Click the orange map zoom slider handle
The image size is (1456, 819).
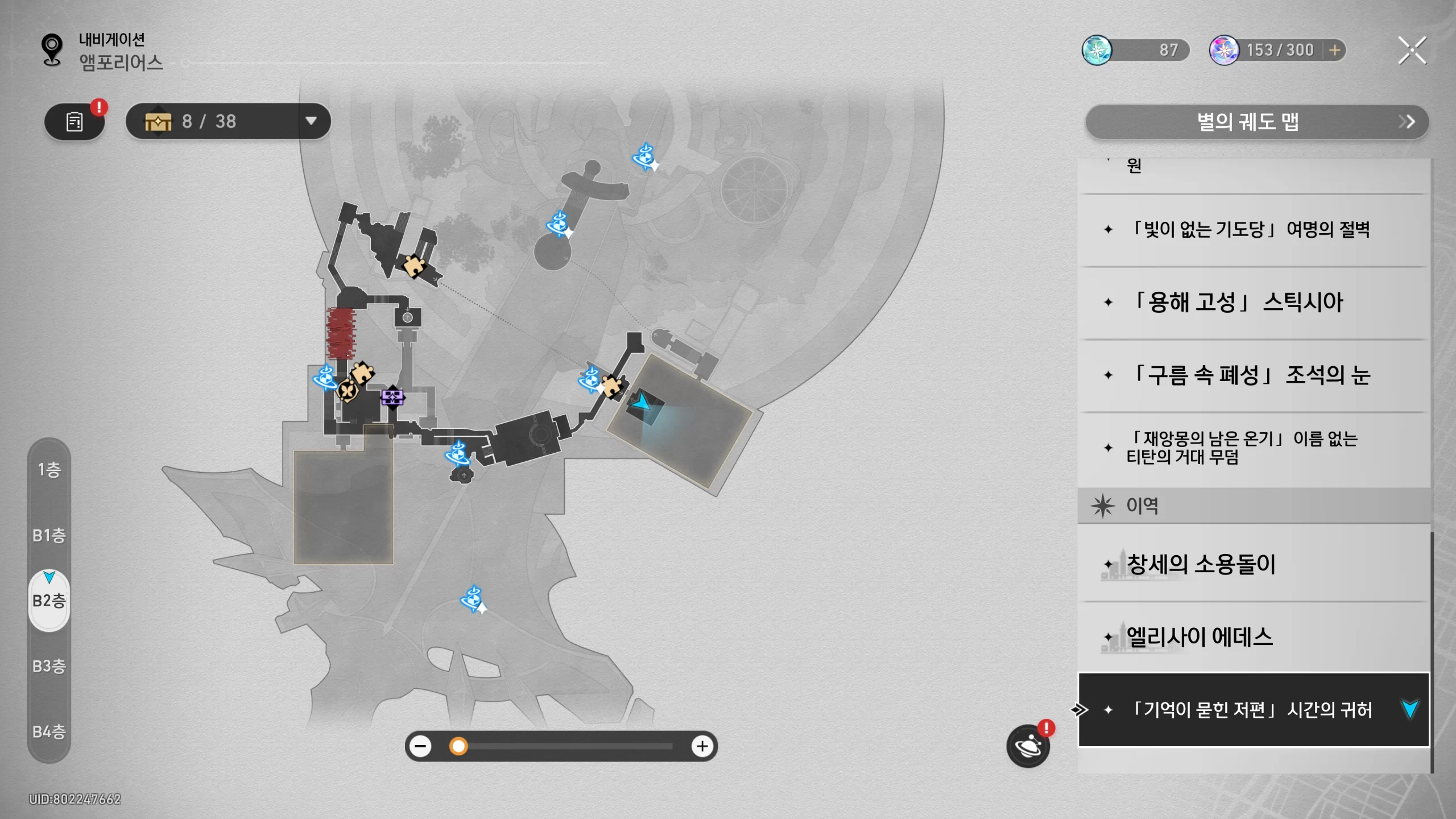[458, 746]
